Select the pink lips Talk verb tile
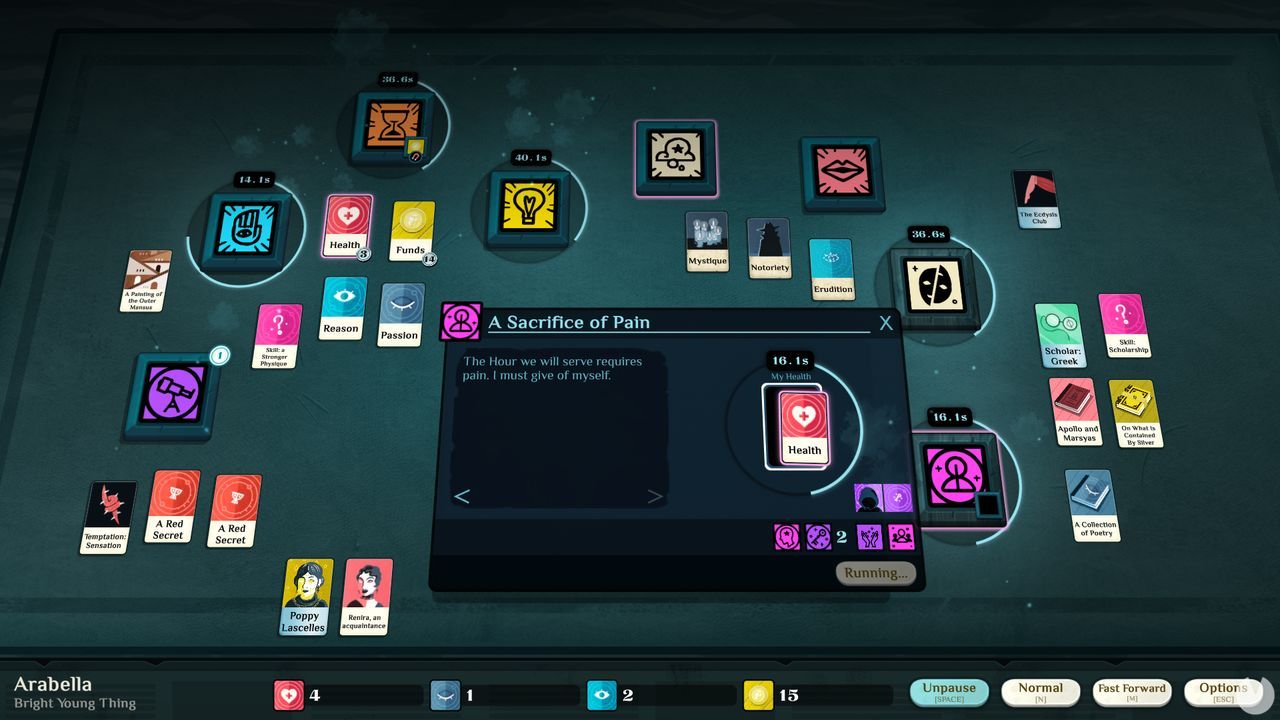 tap(843, 172)
